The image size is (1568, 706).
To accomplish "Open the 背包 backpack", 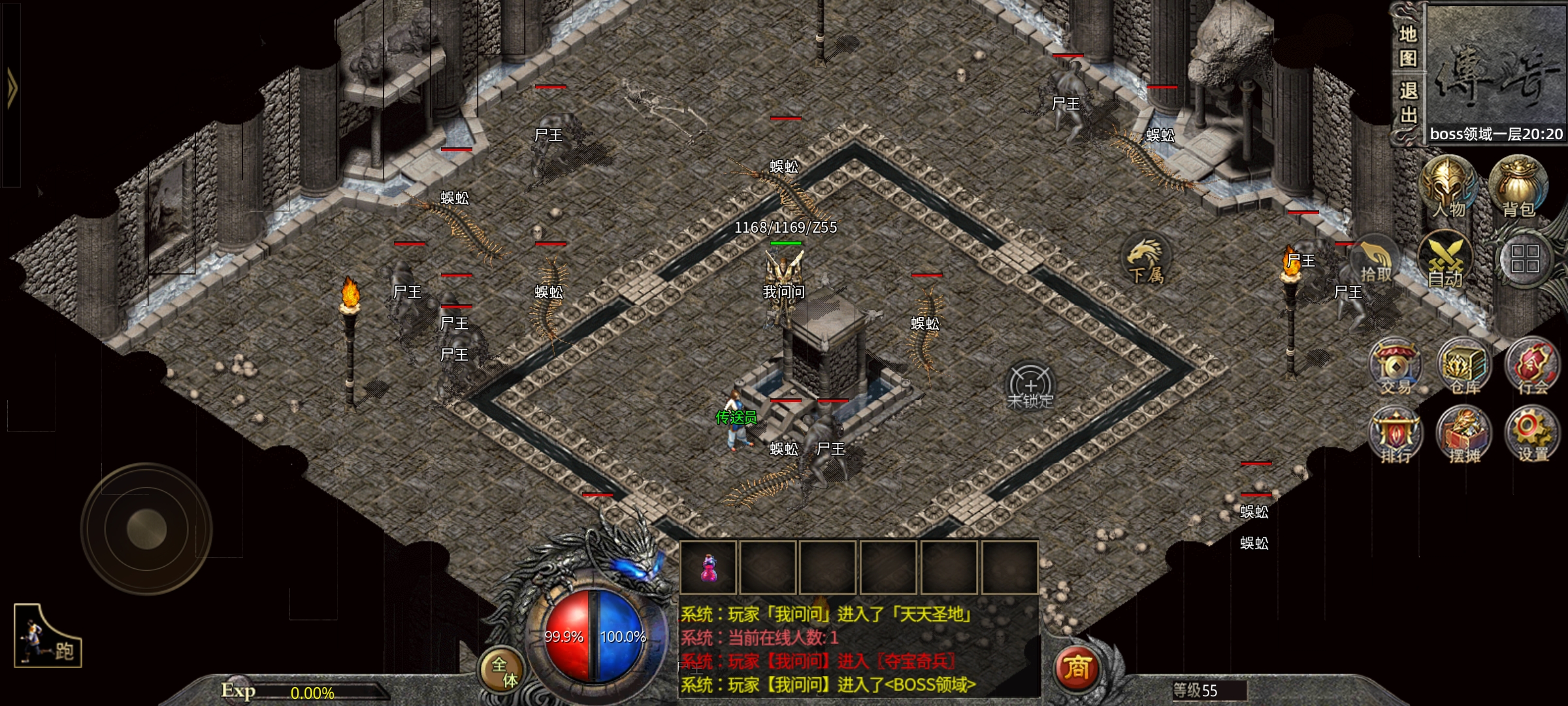I will [1518, 186].
